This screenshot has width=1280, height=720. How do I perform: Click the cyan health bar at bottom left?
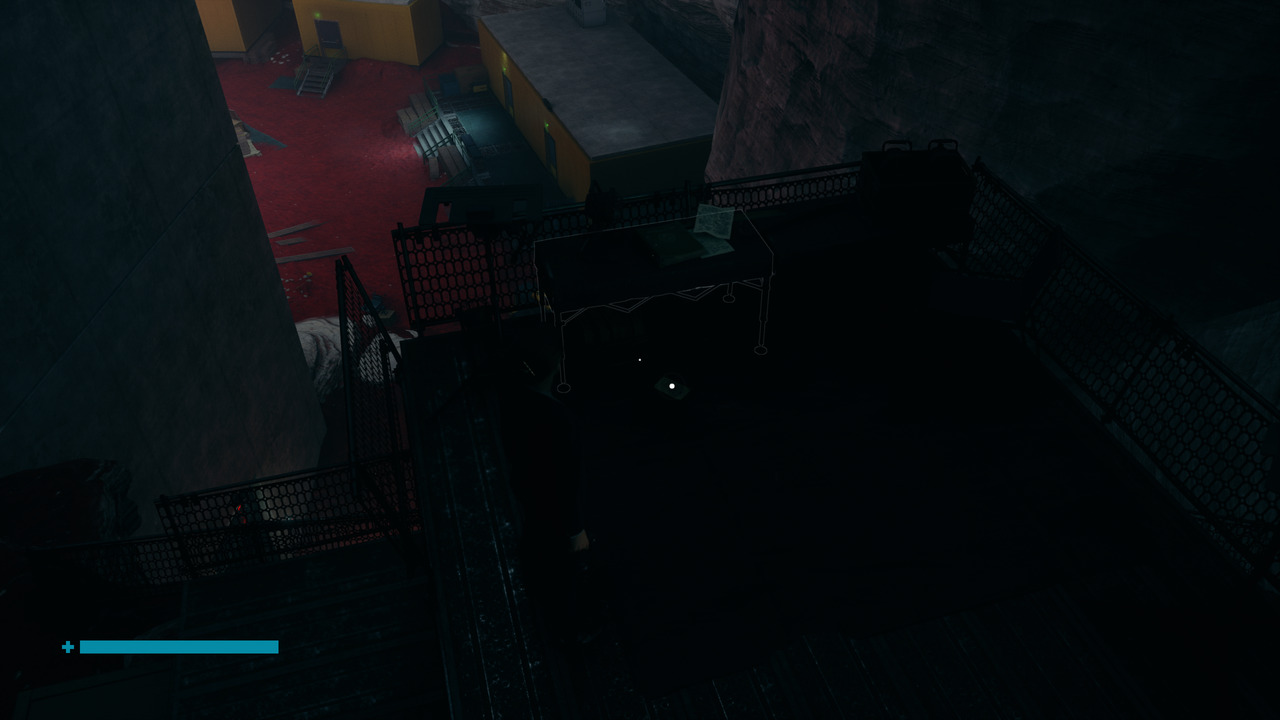[x=178, y=647]
